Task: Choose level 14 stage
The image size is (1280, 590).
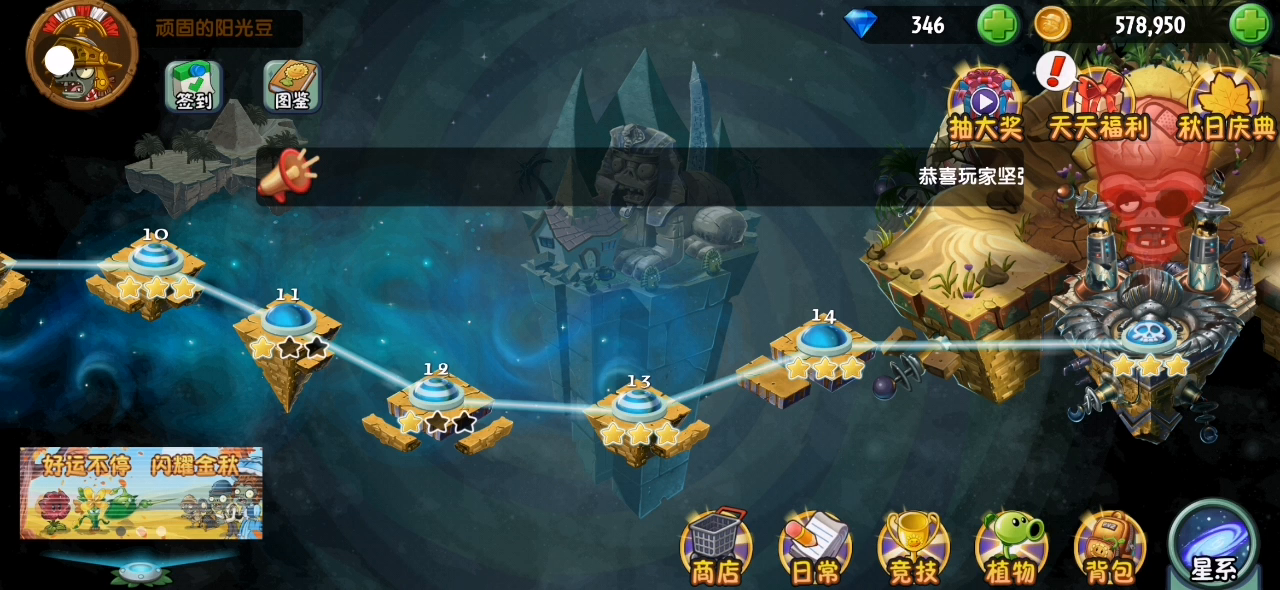Action: 824,342
